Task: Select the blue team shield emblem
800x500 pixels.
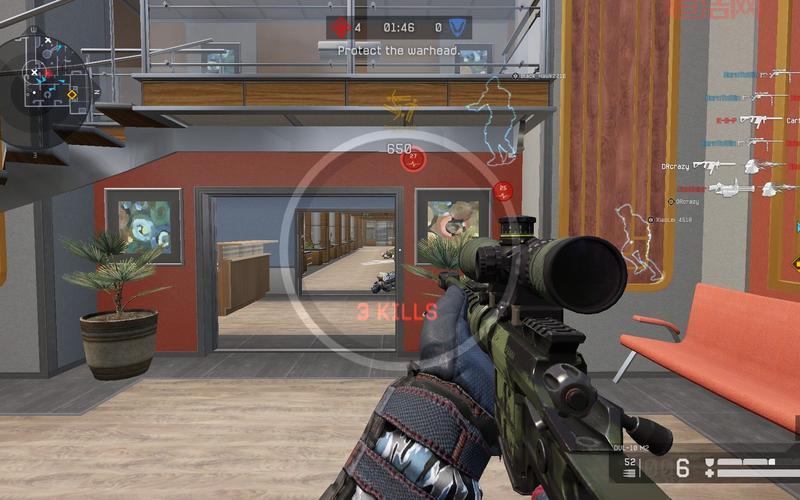Action: [458, 28]
